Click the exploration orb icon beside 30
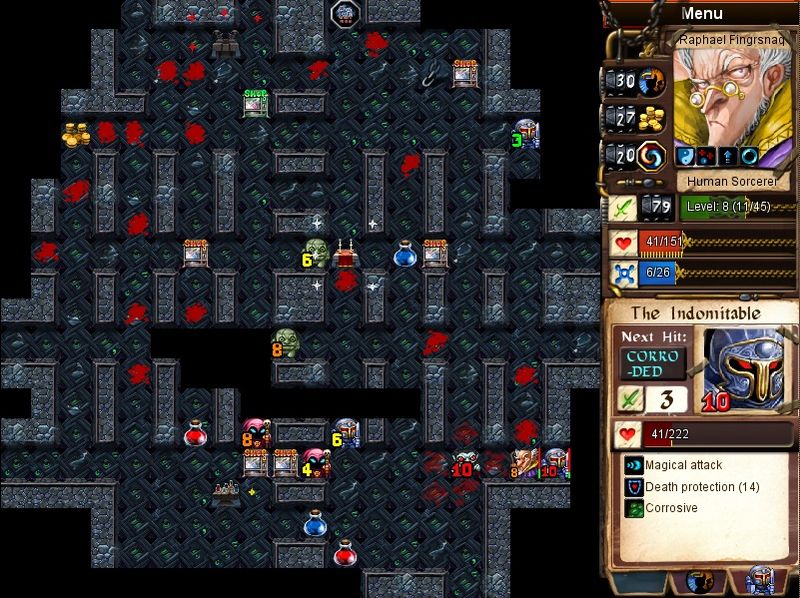 (x=653, y=81)
